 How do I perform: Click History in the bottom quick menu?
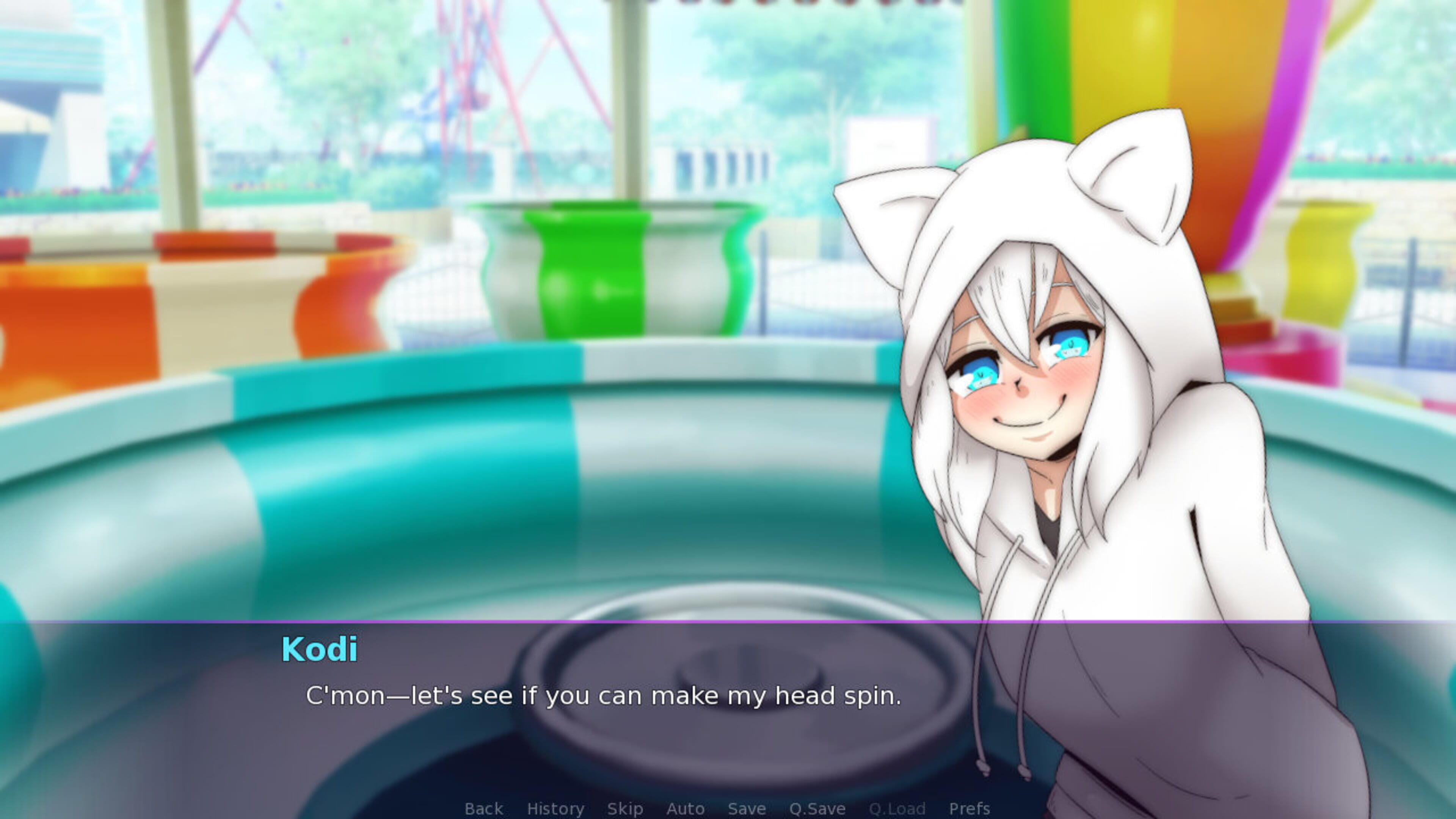point(555,808)
